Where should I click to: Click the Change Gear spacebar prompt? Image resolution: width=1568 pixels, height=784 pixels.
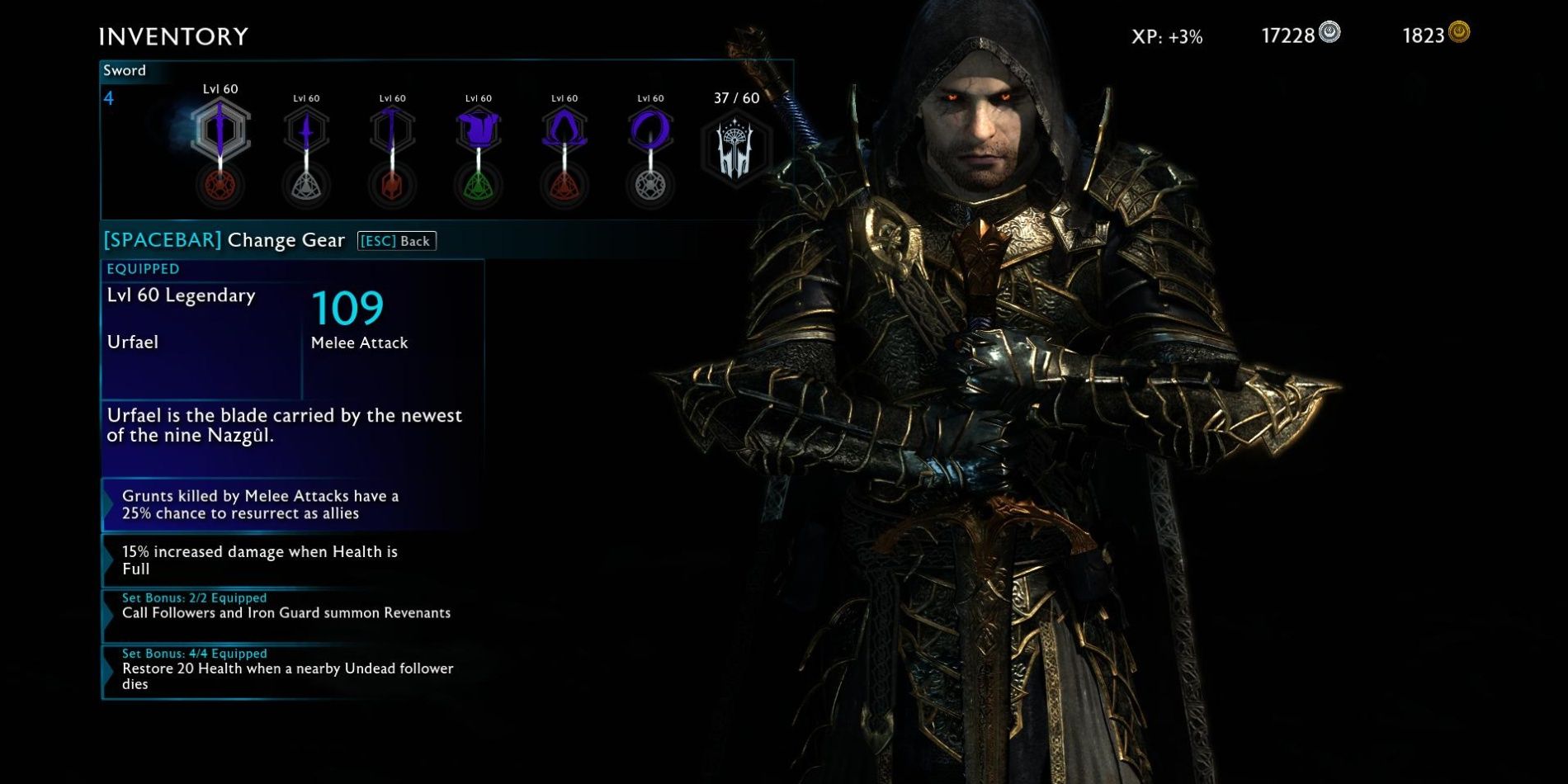[x=223, y=240]
